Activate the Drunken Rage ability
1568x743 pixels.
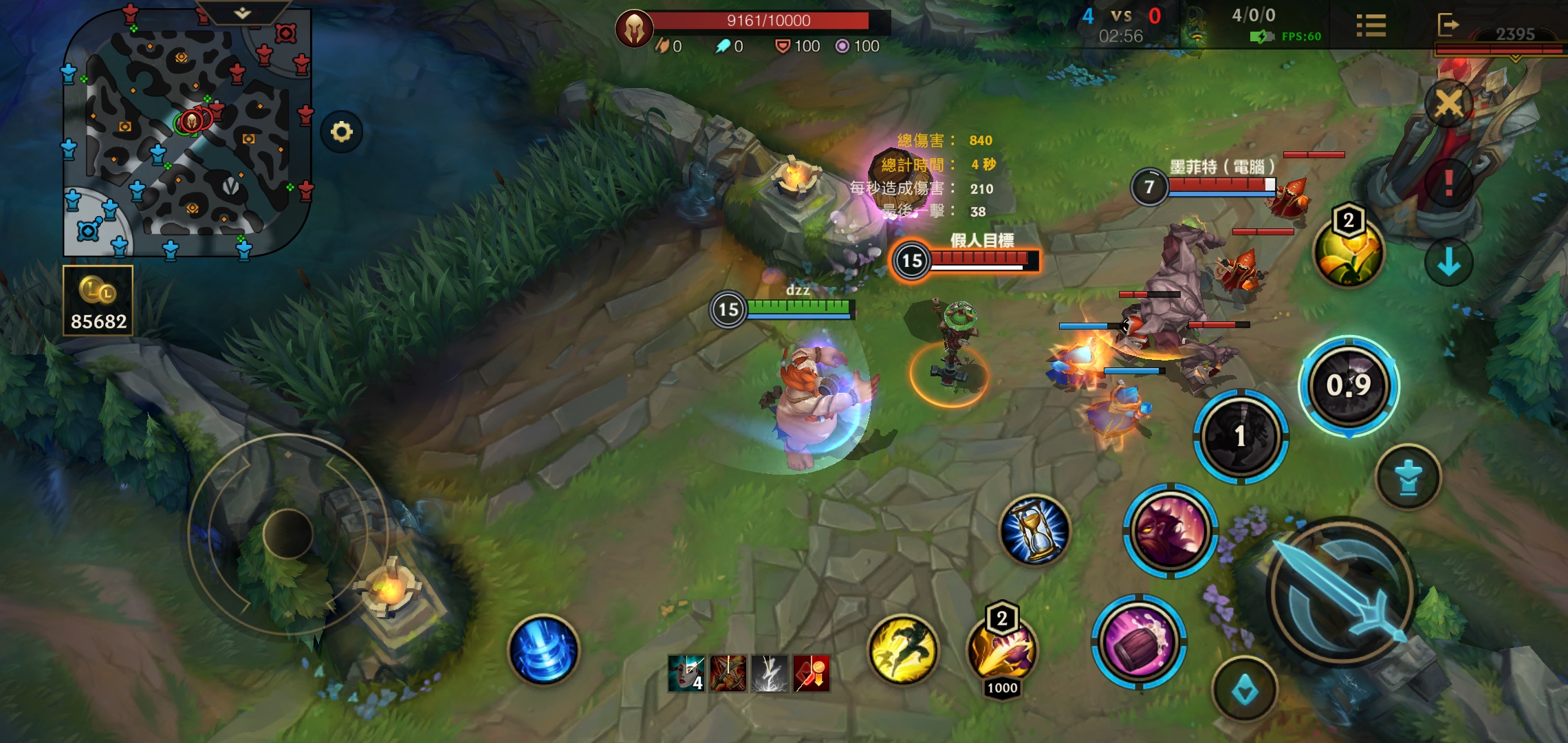click(1170, 530)
